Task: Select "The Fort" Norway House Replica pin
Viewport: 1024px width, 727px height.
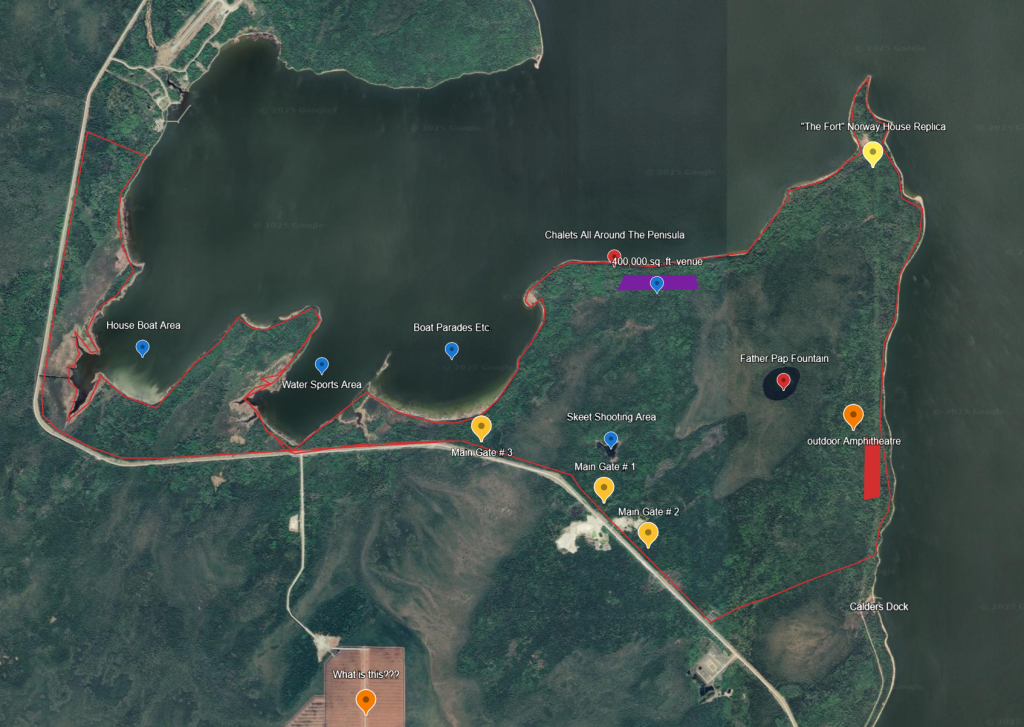Action: point(872,153)
